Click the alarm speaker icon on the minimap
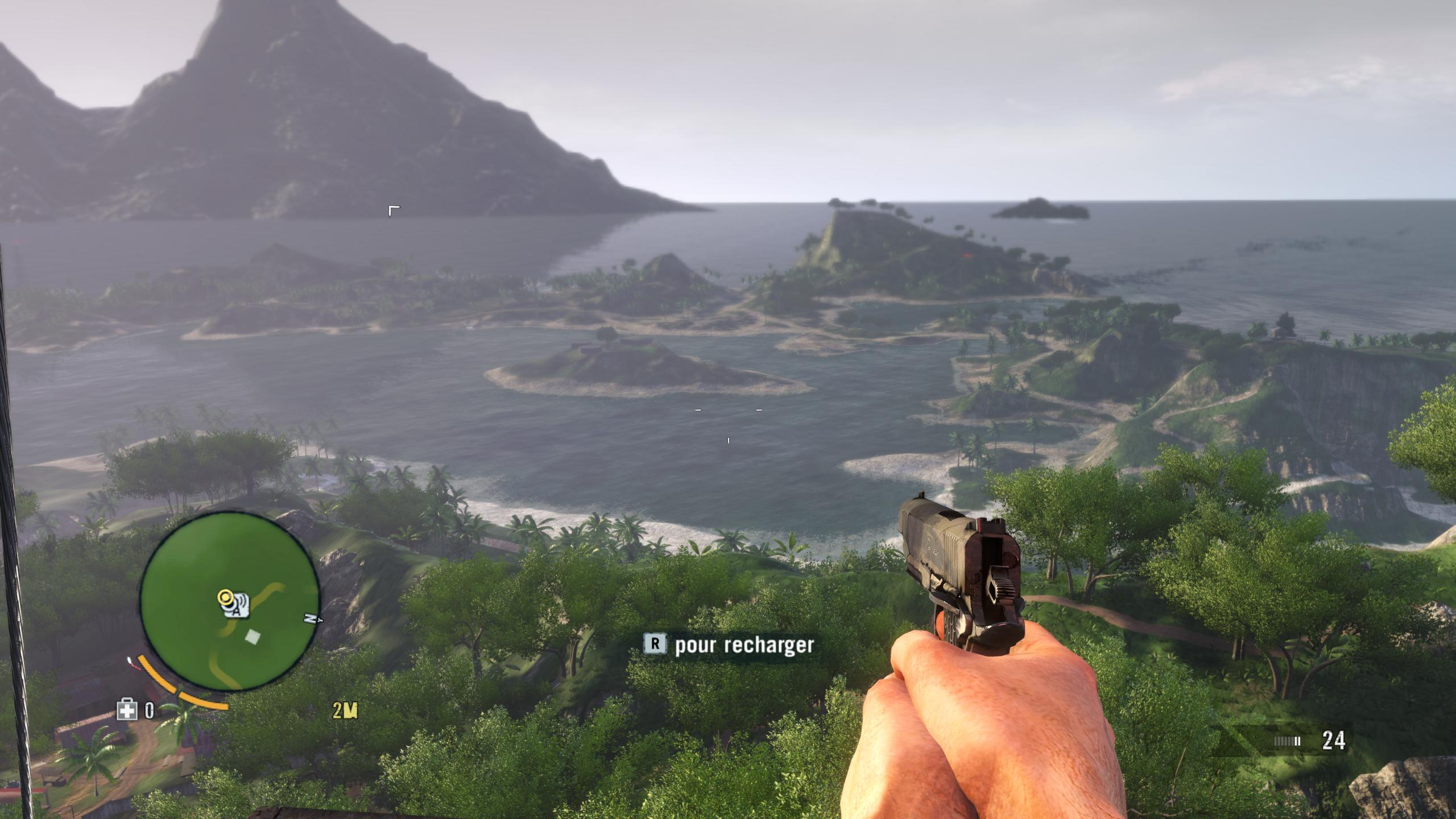 (x=238, y=607)
